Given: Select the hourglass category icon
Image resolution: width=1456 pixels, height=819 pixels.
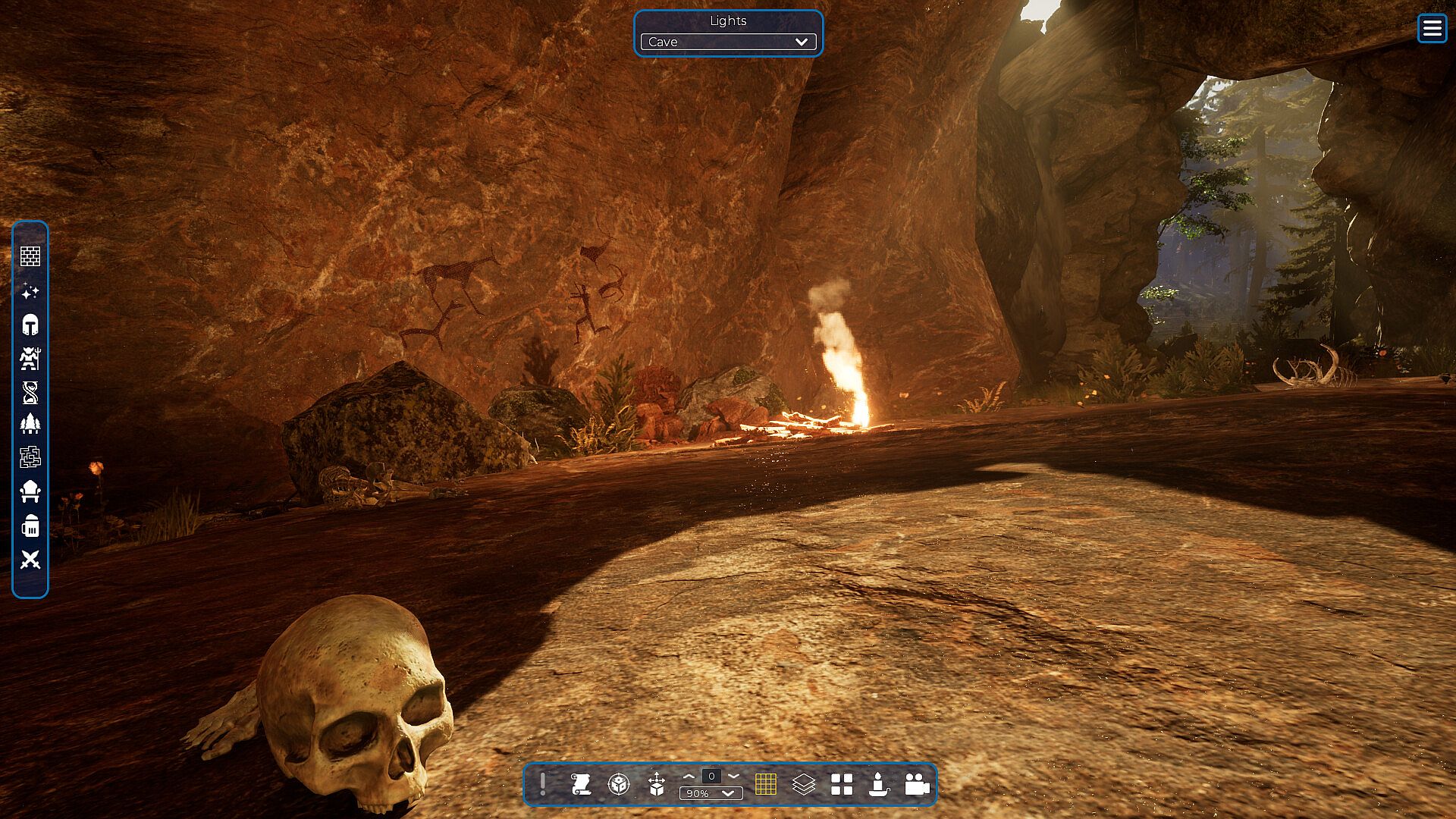Looking at the screenshot, I should click(30, 392).
